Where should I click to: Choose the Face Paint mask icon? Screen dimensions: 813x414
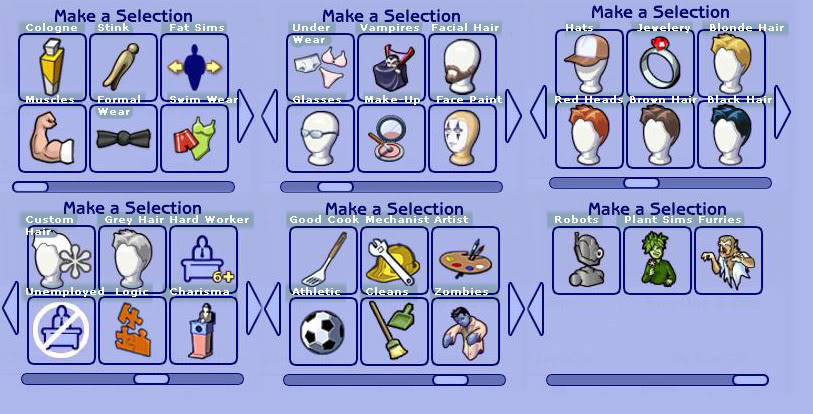point(462,138)
